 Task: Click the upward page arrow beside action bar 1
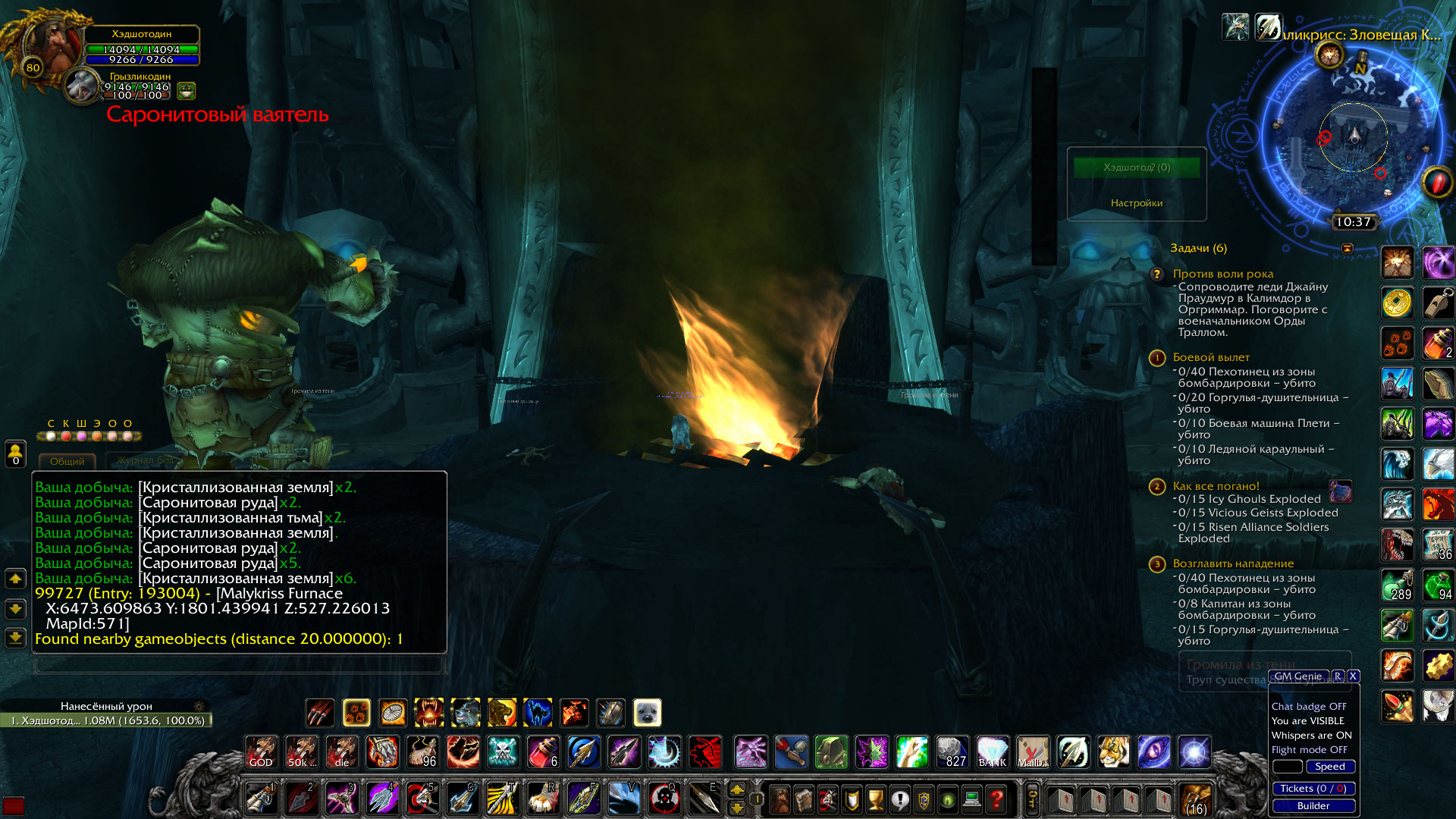738,790
